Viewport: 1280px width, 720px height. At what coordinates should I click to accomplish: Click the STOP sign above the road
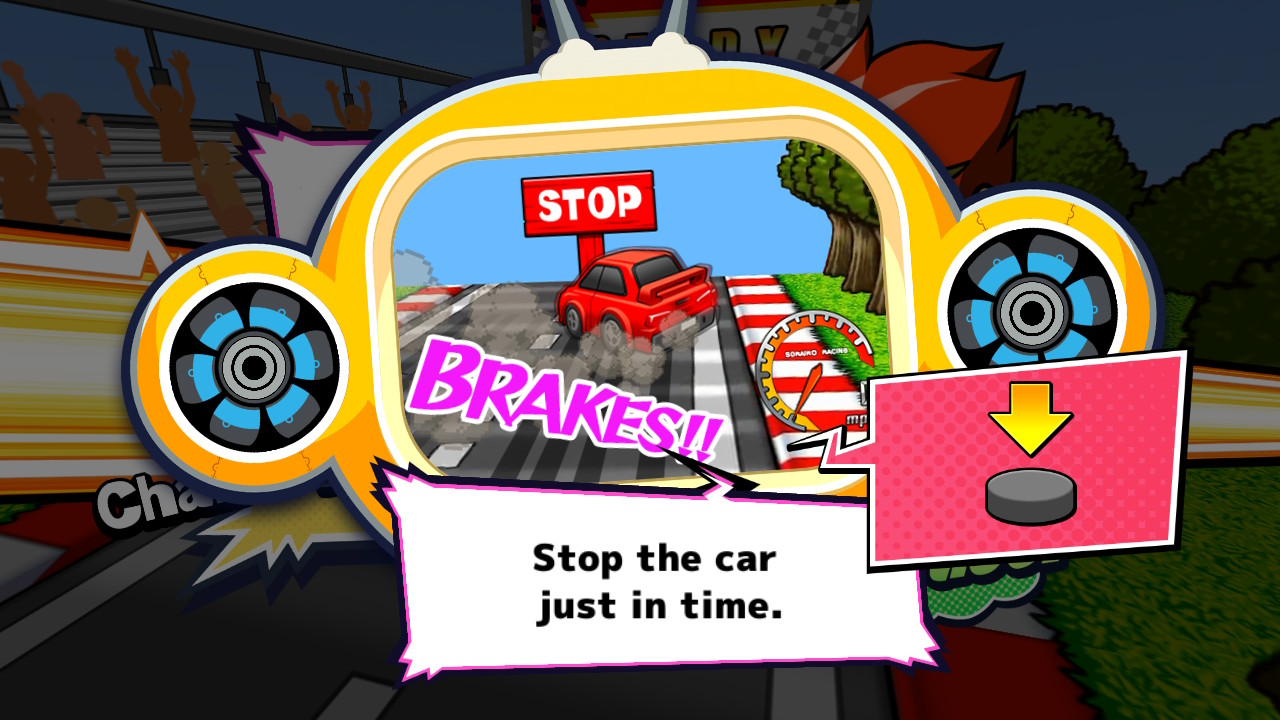[x=588, y=203]
